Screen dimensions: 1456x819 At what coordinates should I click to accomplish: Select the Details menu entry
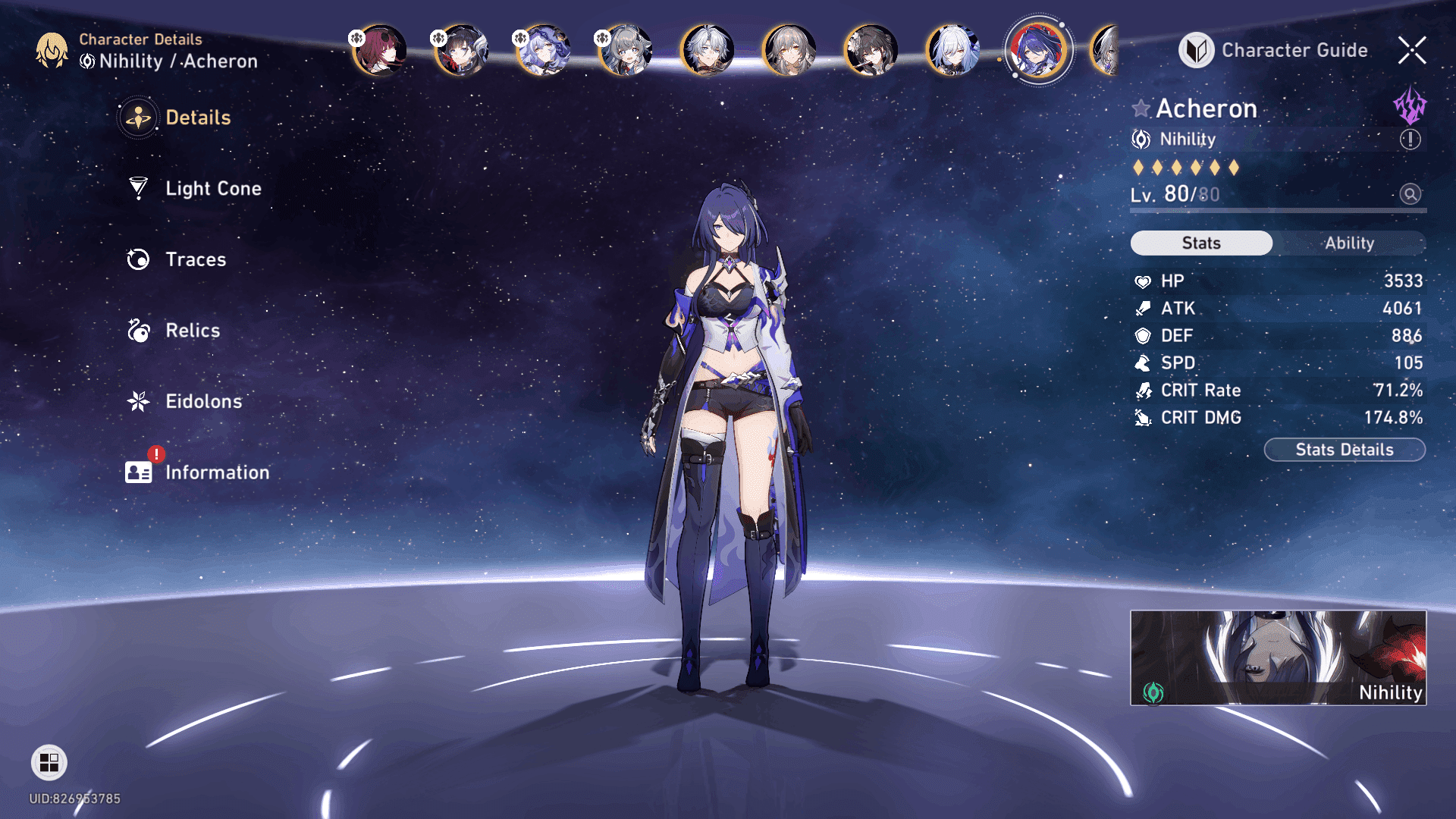[197, 118]
